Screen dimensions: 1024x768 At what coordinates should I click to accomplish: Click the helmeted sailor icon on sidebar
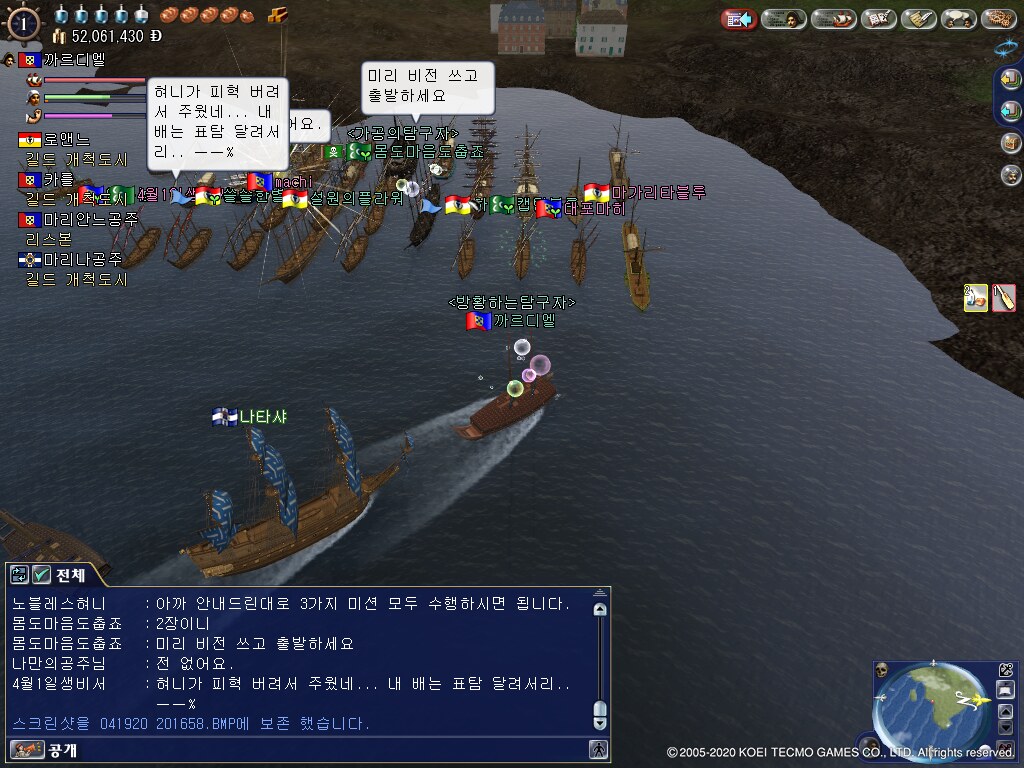click(1011, 175)
